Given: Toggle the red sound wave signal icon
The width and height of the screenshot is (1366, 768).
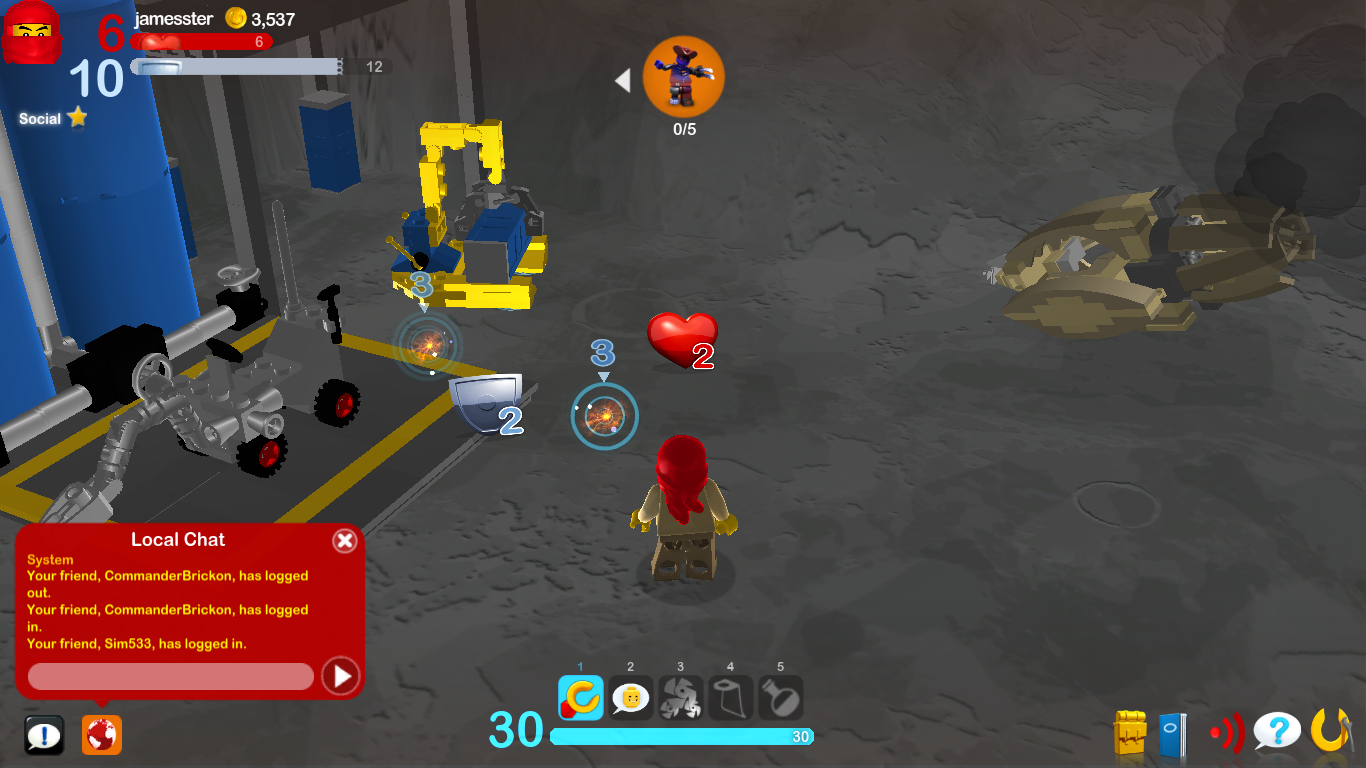Looking at the screenshot, I should click(x=1226, y=734).
